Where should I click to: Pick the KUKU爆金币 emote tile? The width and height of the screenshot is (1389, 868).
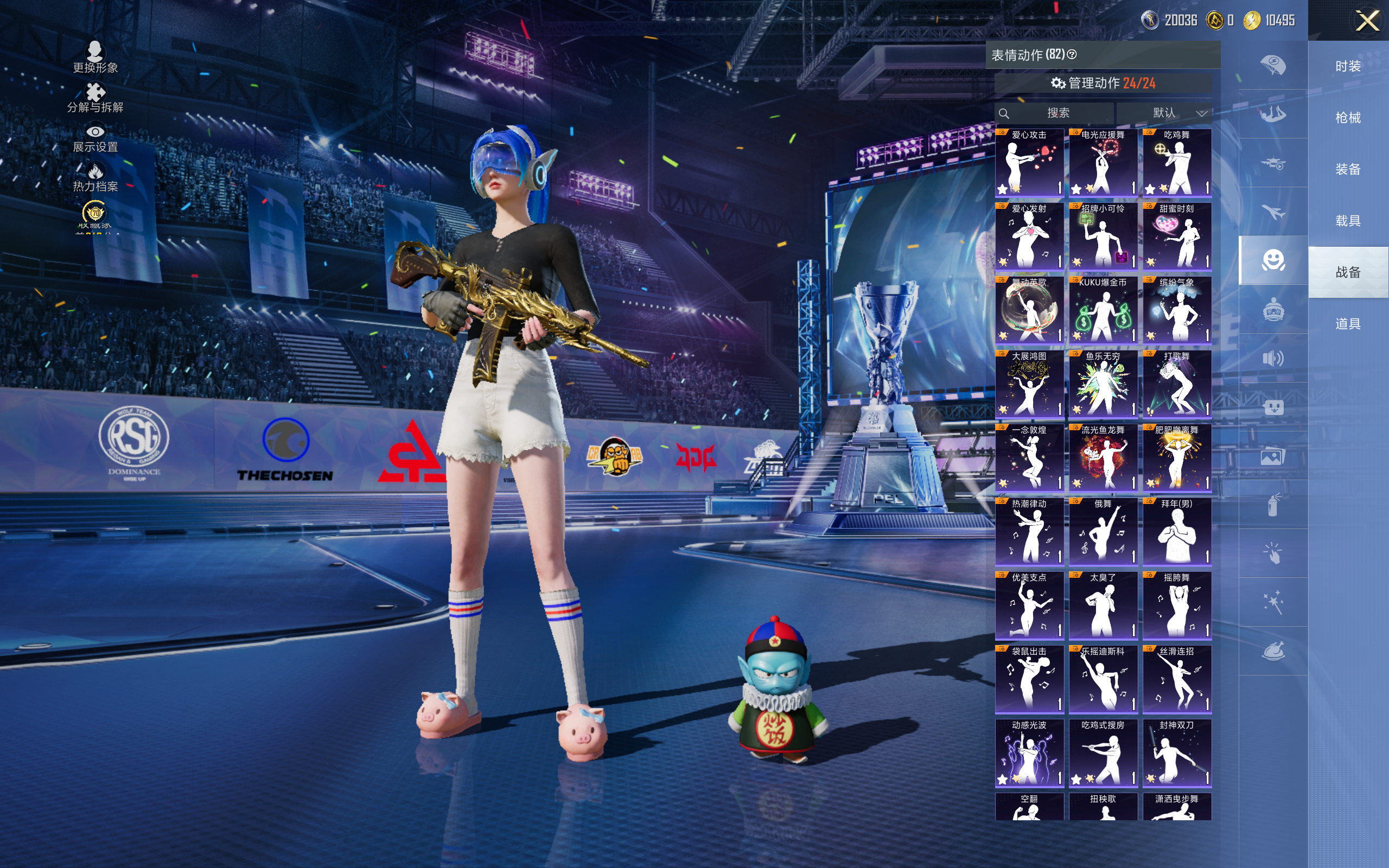coord(1103,310)
